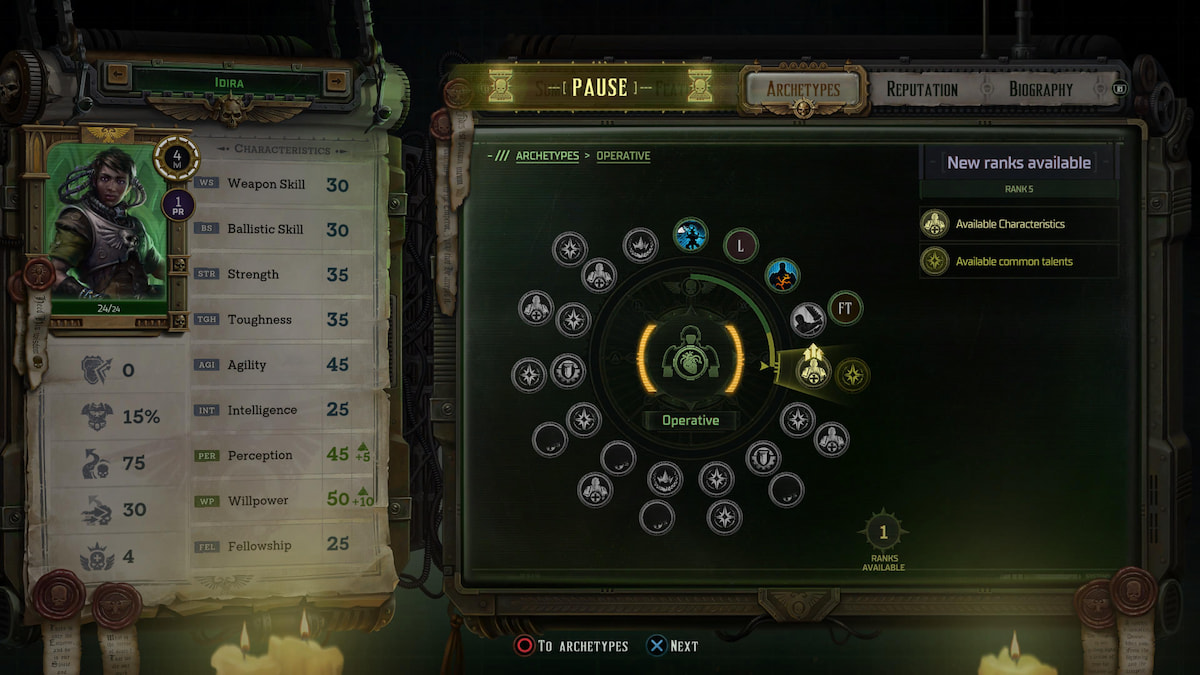This screenshot has width=1200, height=675.
Task: Select the node marked L
Action: click(741, 244)
